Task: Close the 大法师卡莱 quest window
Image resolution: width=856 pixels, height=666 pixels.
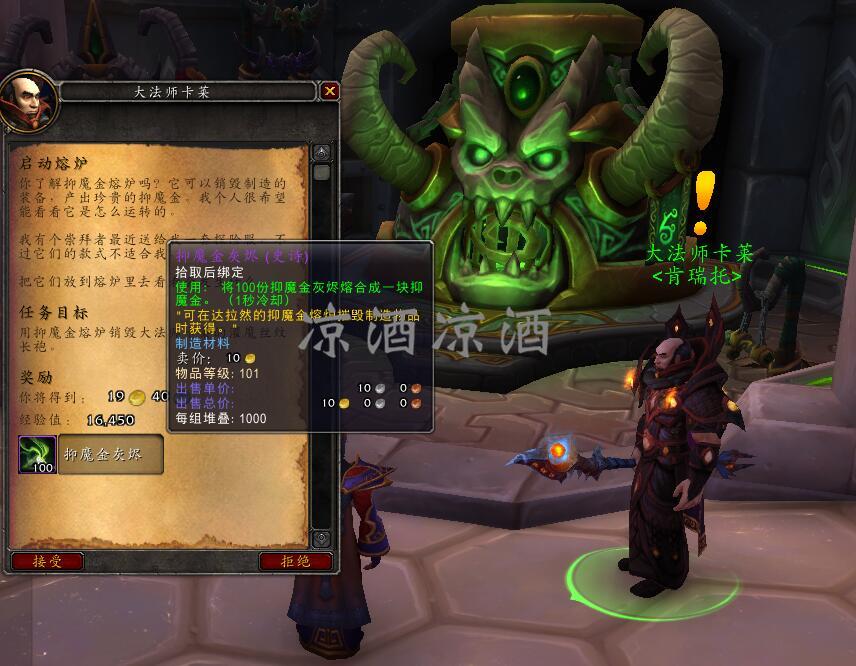Action: [330, 91]
